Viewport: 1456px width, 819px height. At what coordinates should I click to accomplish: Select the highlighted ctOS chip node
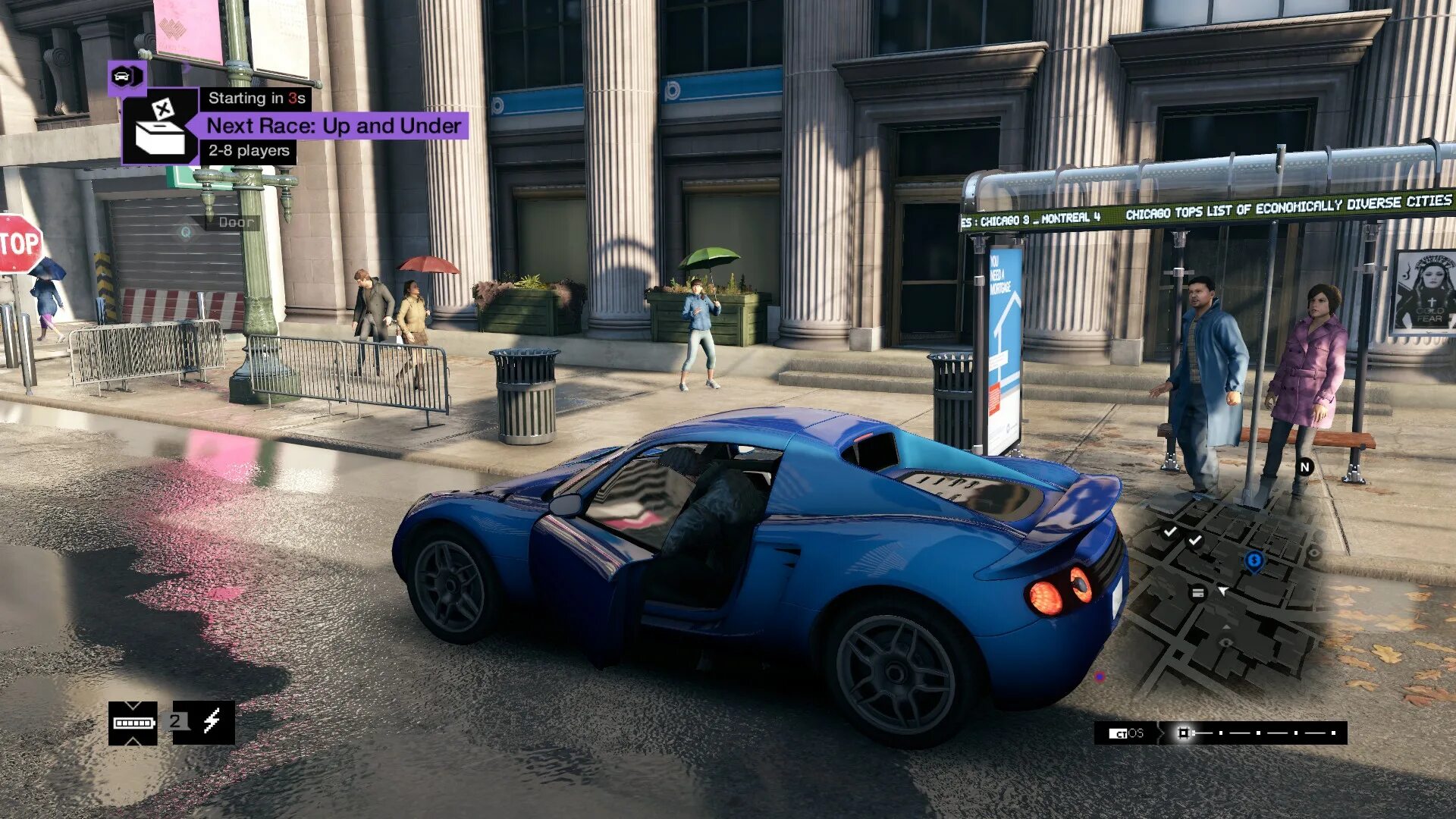click(x=1183, y=733)
